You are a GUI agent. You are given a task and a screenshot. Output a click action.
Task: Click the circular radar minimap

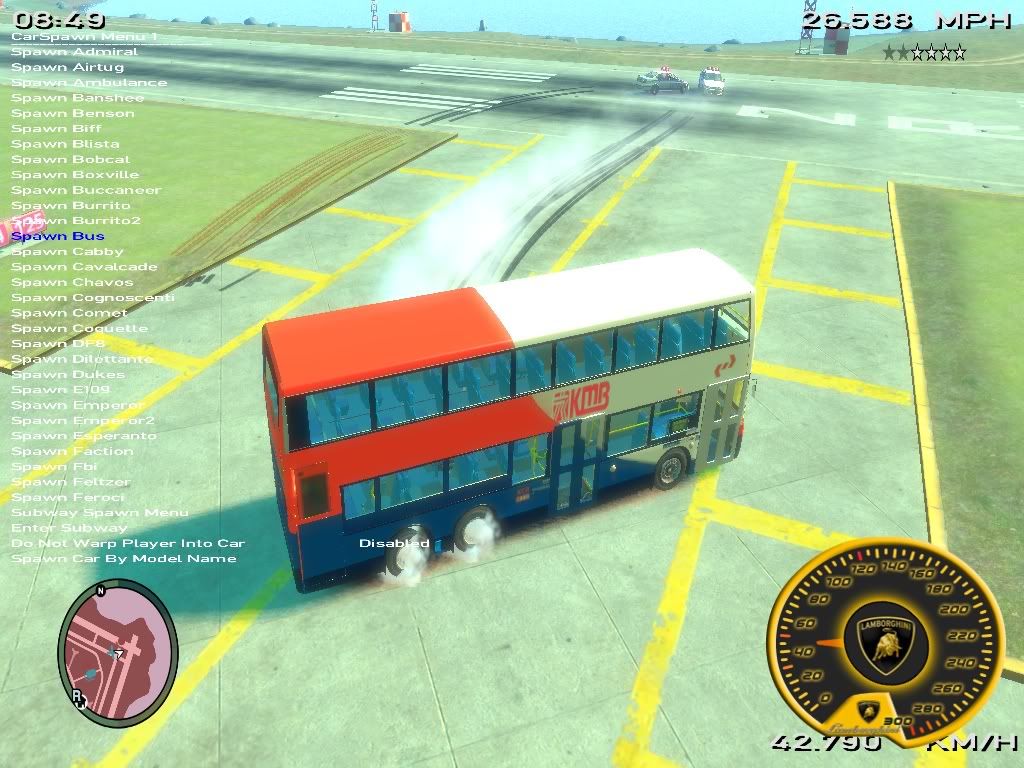point(117,650)
